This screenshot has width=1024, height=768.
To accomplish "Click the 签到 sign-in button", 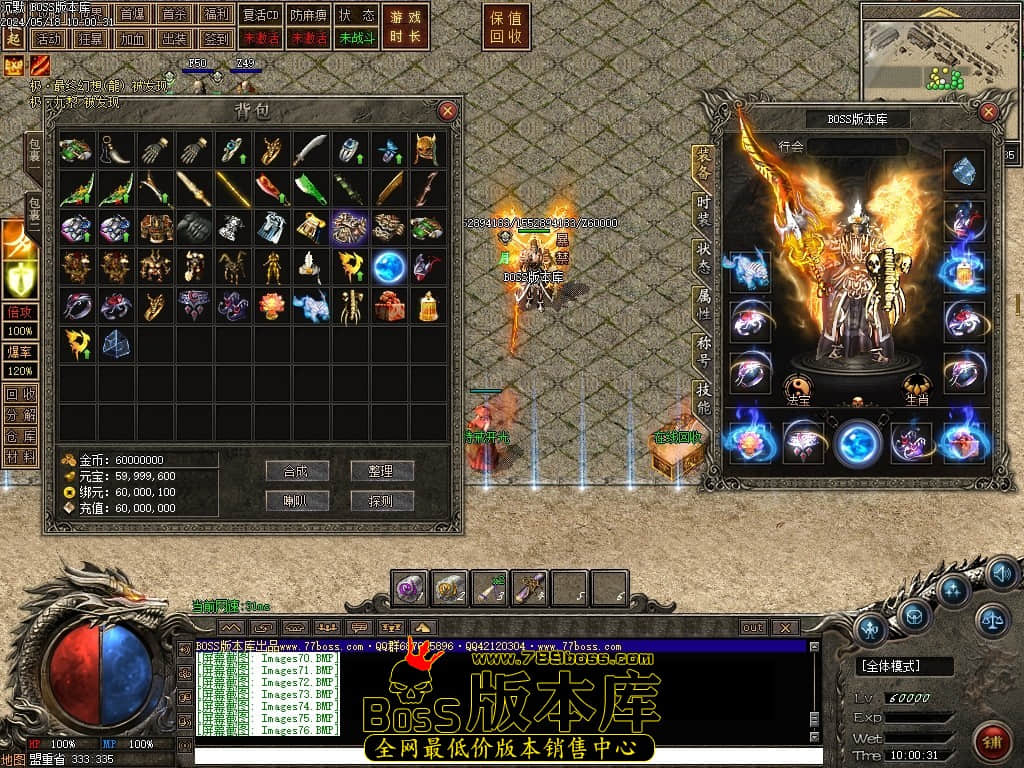I will coord(215,38).
